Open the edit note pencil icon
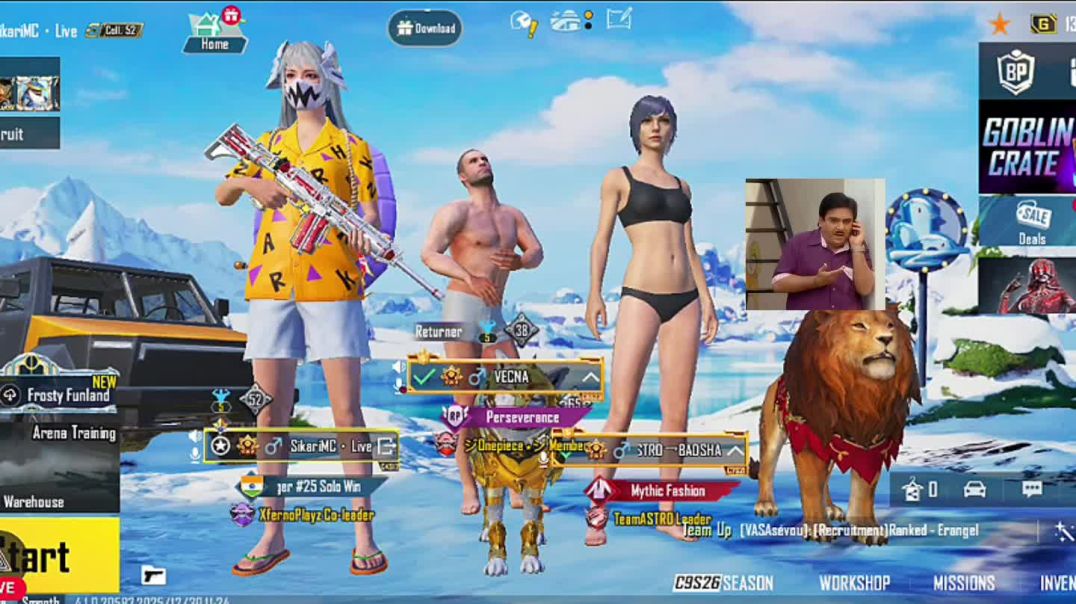Image resolution: width=1076 pixels, height=604 pixels. 619,19
